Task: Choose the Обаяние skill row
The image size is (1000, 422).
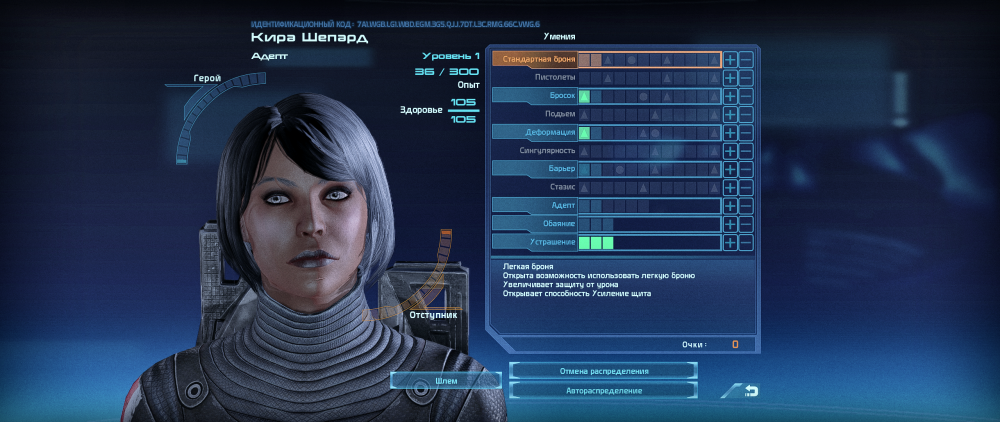Action: 536,224
